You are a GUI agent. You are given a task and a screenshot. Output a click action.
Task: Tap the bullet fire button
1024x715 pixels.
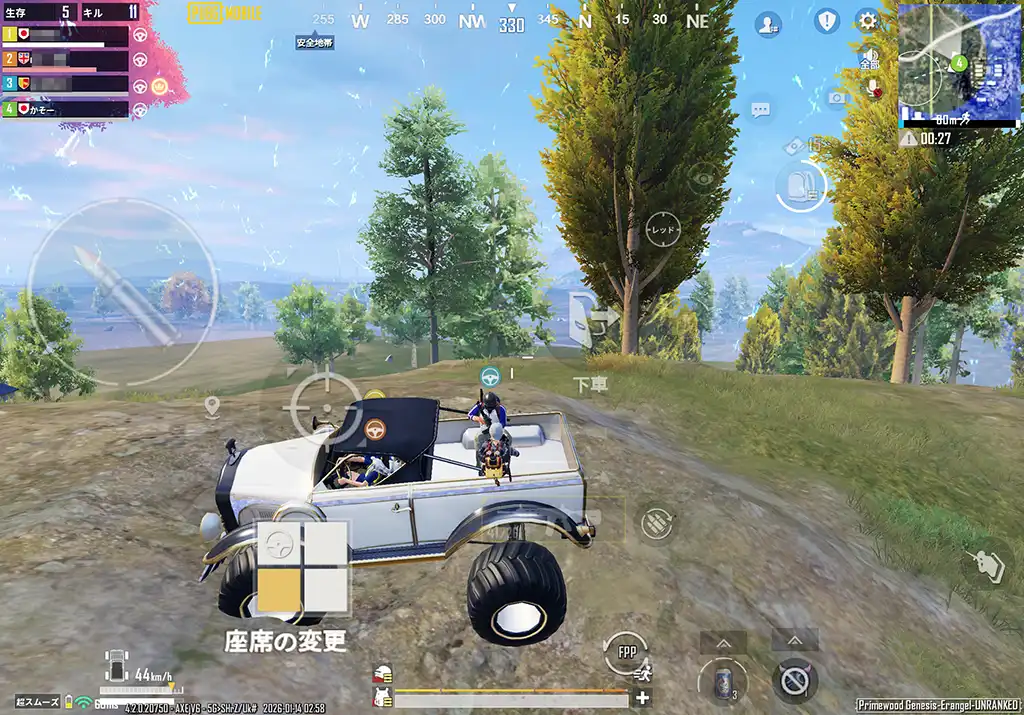coord(122,292)
